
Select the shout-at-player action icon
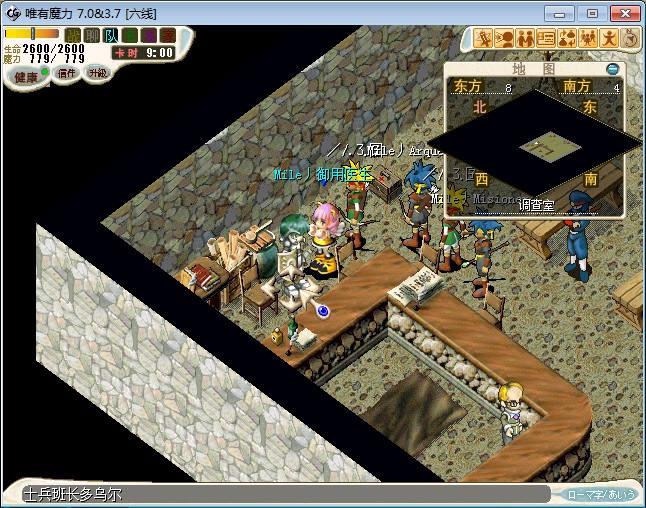click(x=505, y=39)
